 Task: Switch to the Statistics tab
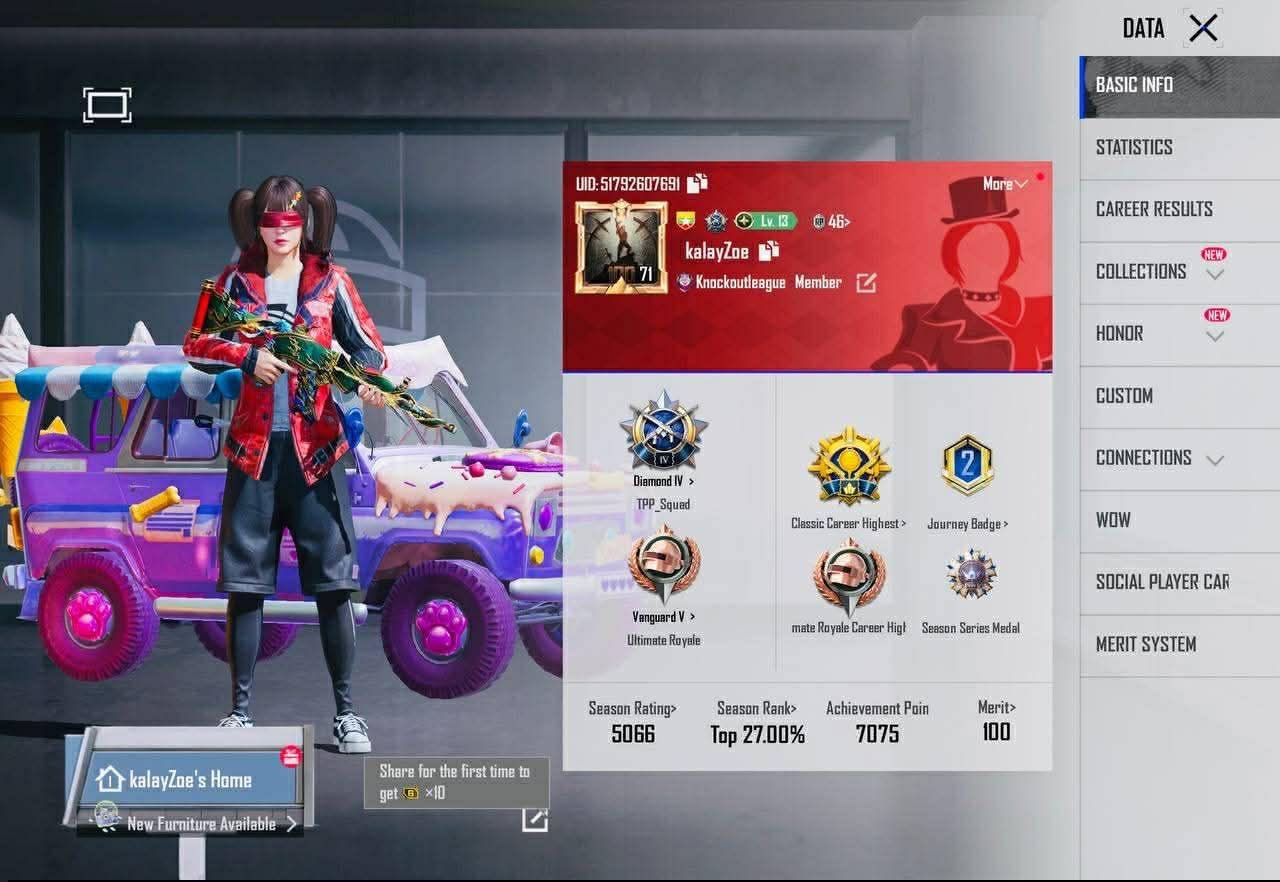point(1134,147)
